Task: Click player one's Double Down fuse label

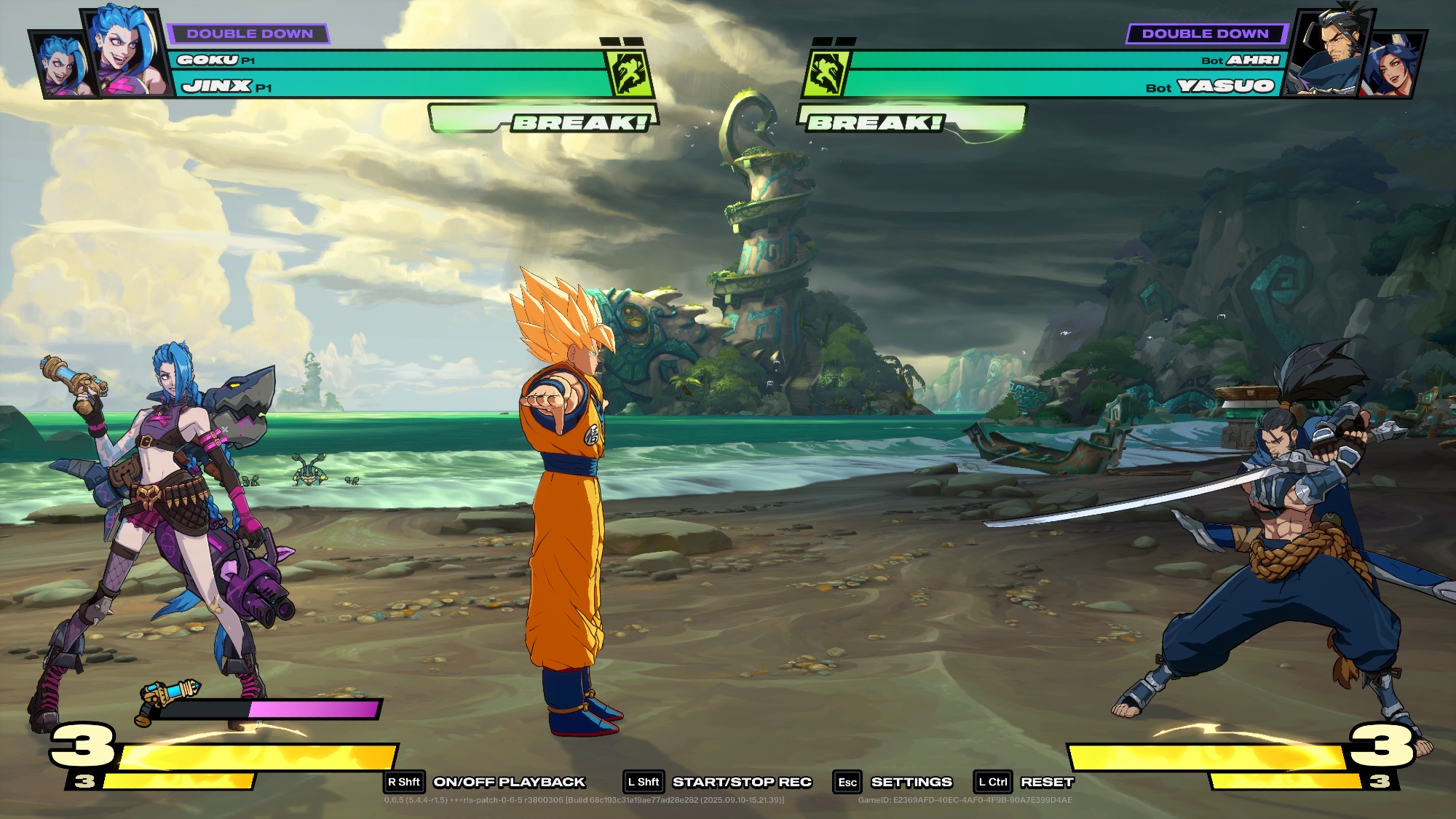Action: (249, 33)
